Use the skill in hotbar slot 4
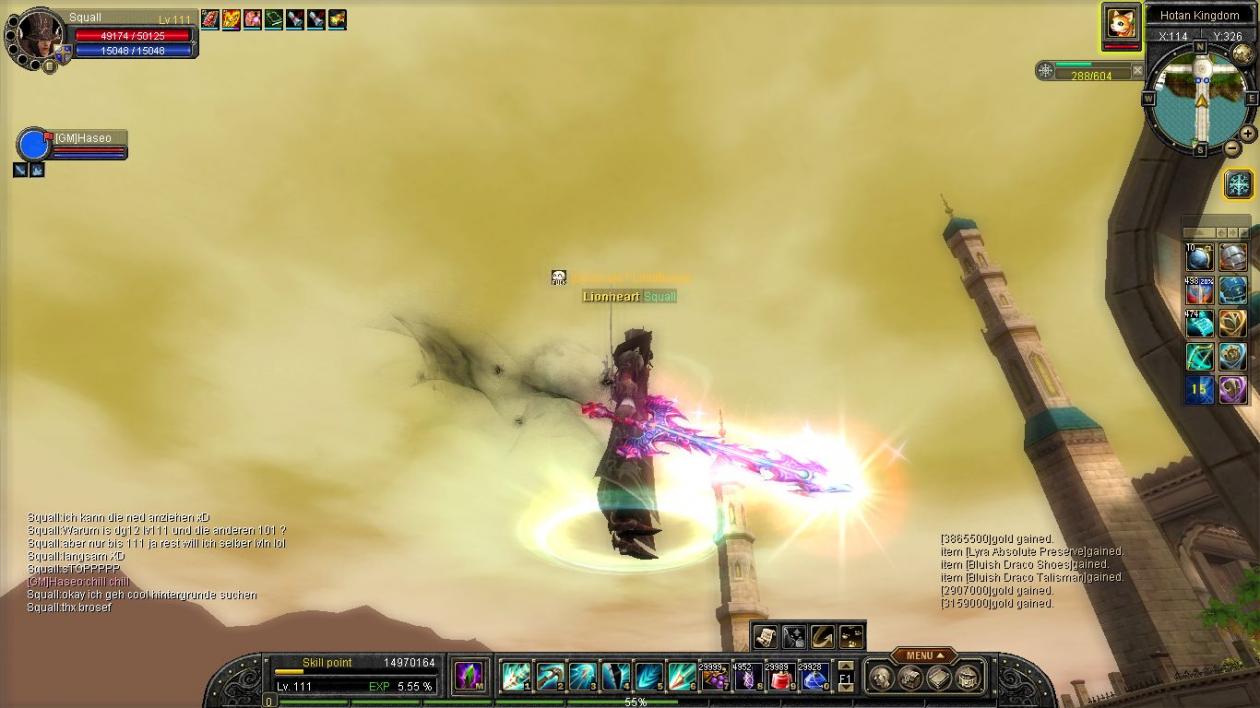This screenshot has width=1260, height=708. (x=615, y=677)
